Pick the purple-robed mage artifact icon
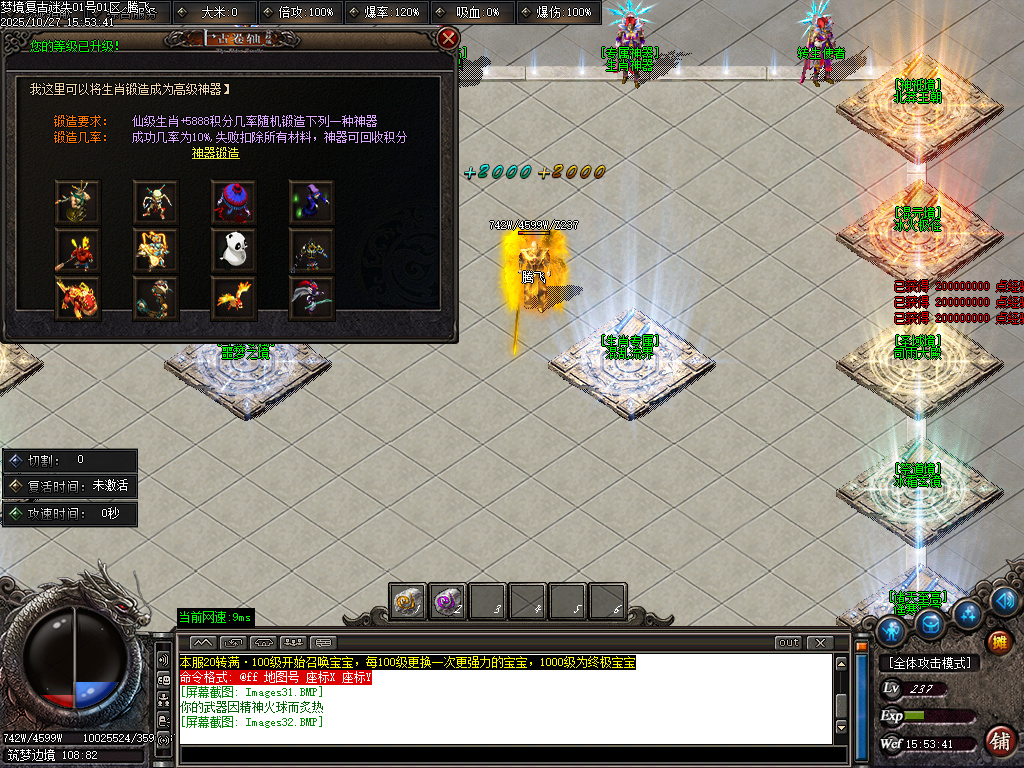This screenshot has height=768, width=1024. click(x=311, y=203)
